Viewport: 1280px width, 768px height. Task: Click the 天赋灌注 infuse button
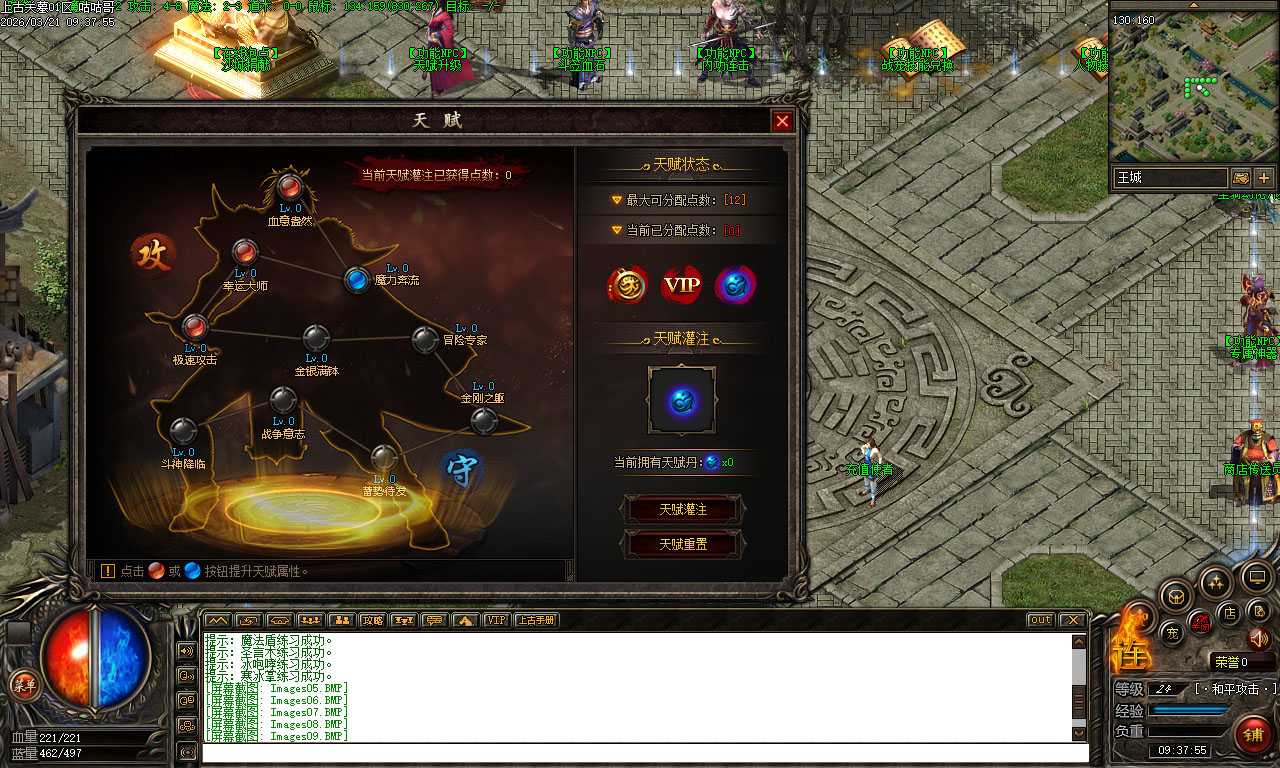click(683, 510)
